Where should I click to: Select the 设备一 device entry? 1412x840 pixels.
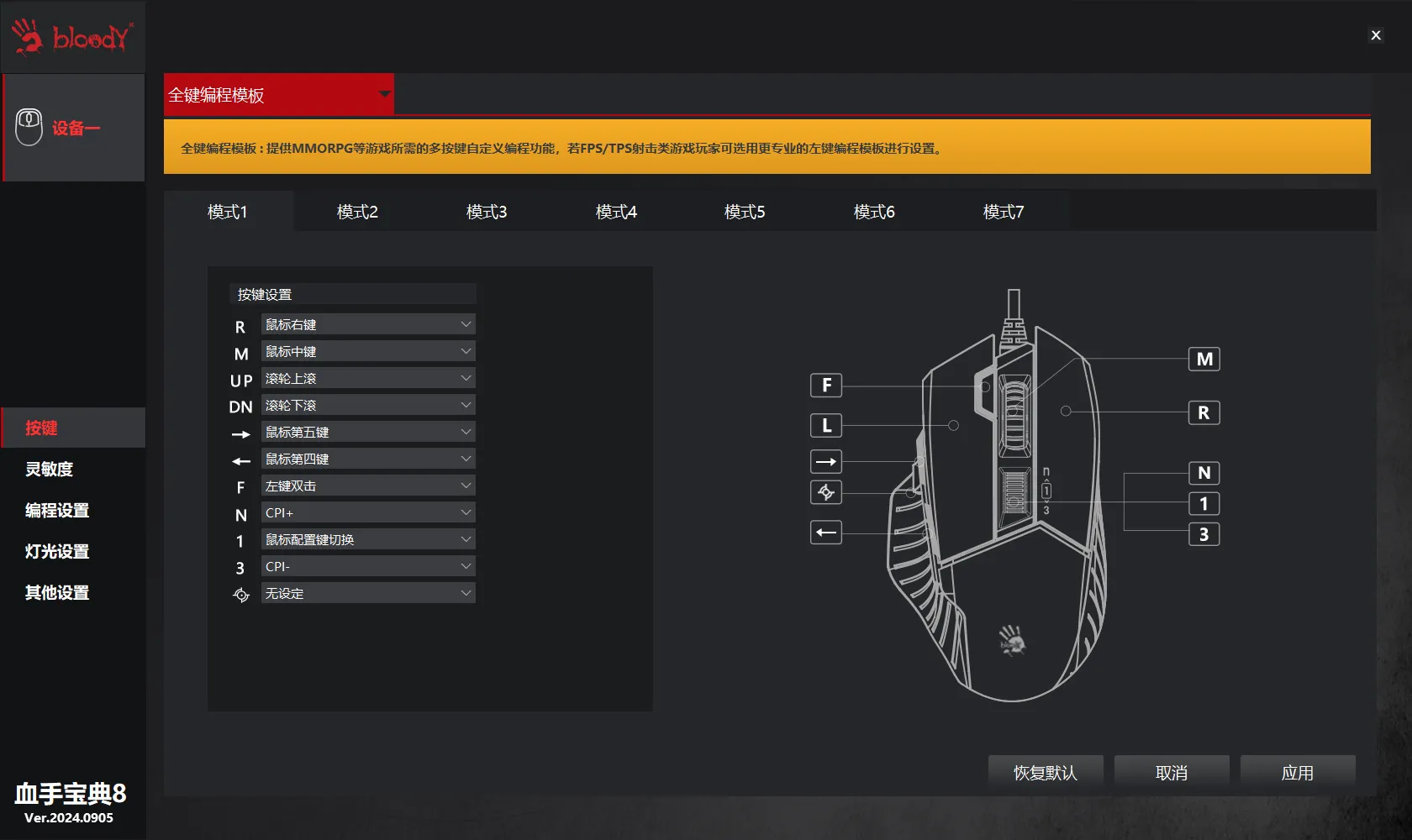coord(74,128)
